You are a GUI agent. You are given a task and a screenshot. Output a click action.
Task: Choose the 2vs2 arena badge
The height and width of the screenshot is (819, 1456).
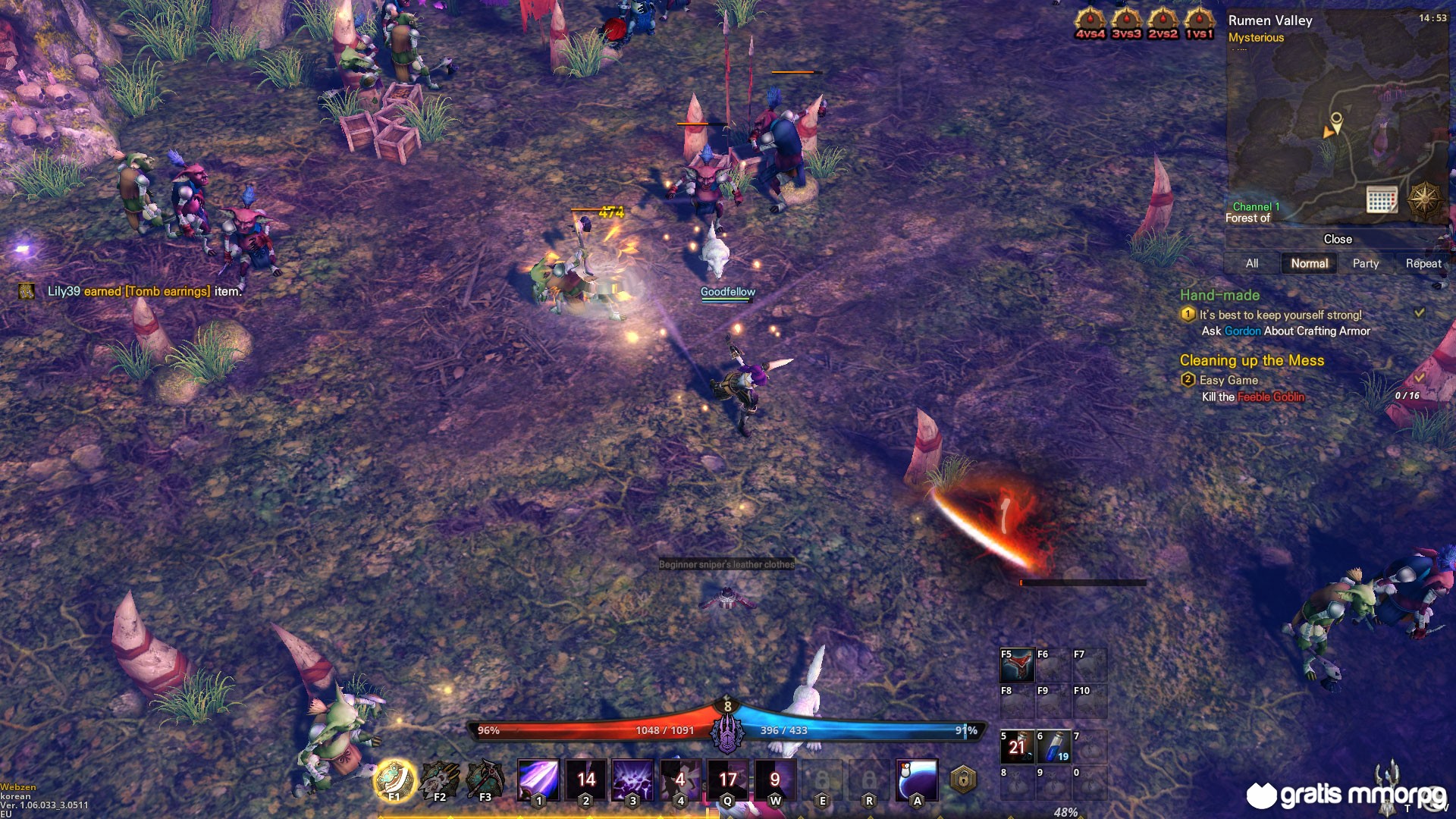(x=1163, y=23)
